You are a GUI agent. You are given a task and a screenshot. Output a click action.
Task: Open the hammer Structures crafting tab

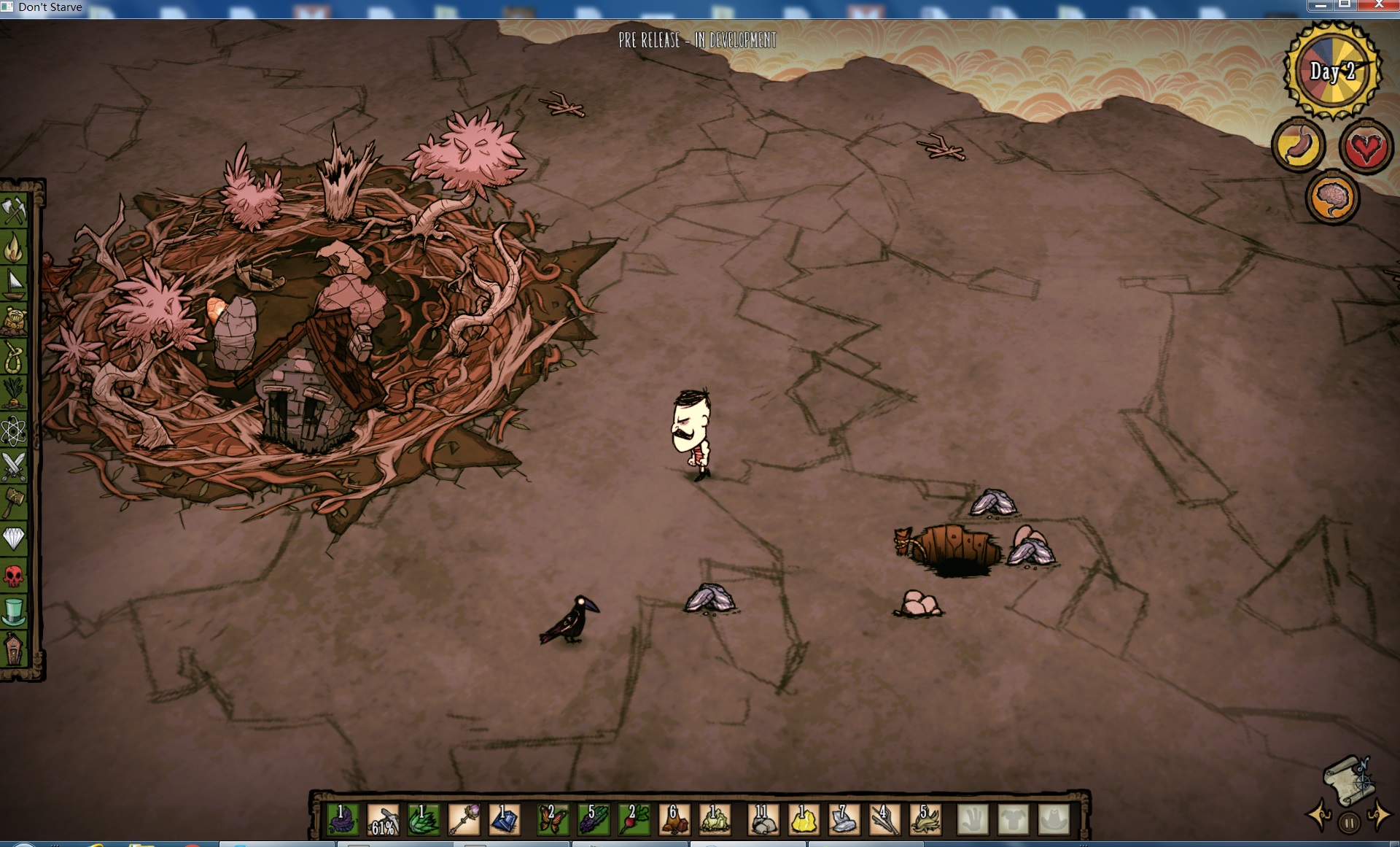14,503
